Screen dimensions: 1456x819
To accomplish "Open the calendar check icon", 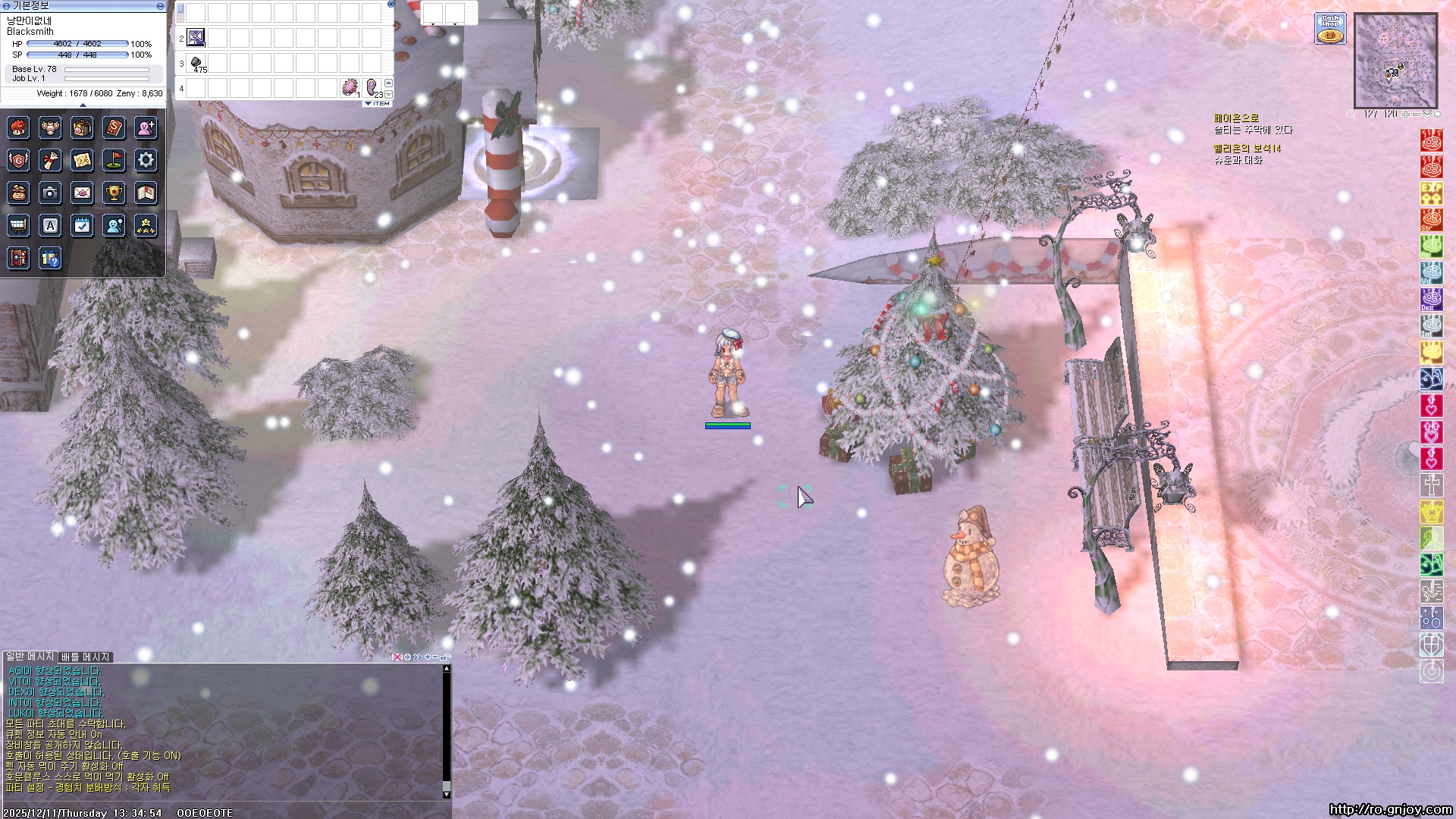I will click(x=82, y=225).
